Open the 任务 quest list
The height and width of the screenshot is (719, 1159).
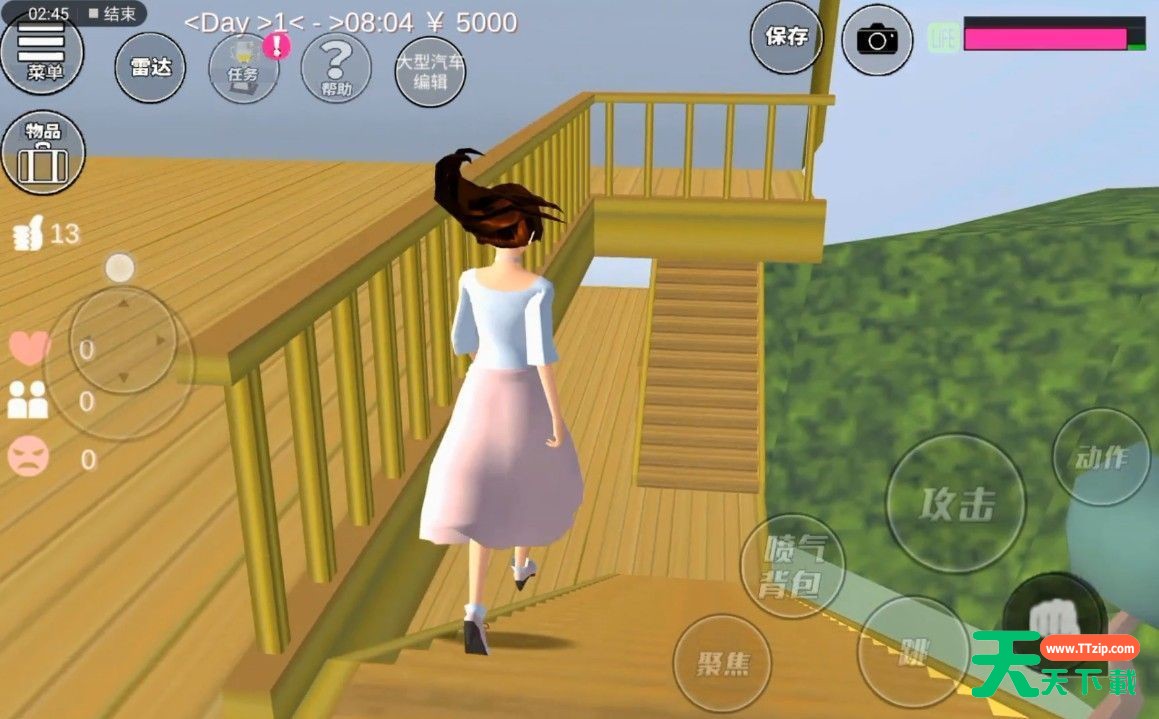pos(243,67)
